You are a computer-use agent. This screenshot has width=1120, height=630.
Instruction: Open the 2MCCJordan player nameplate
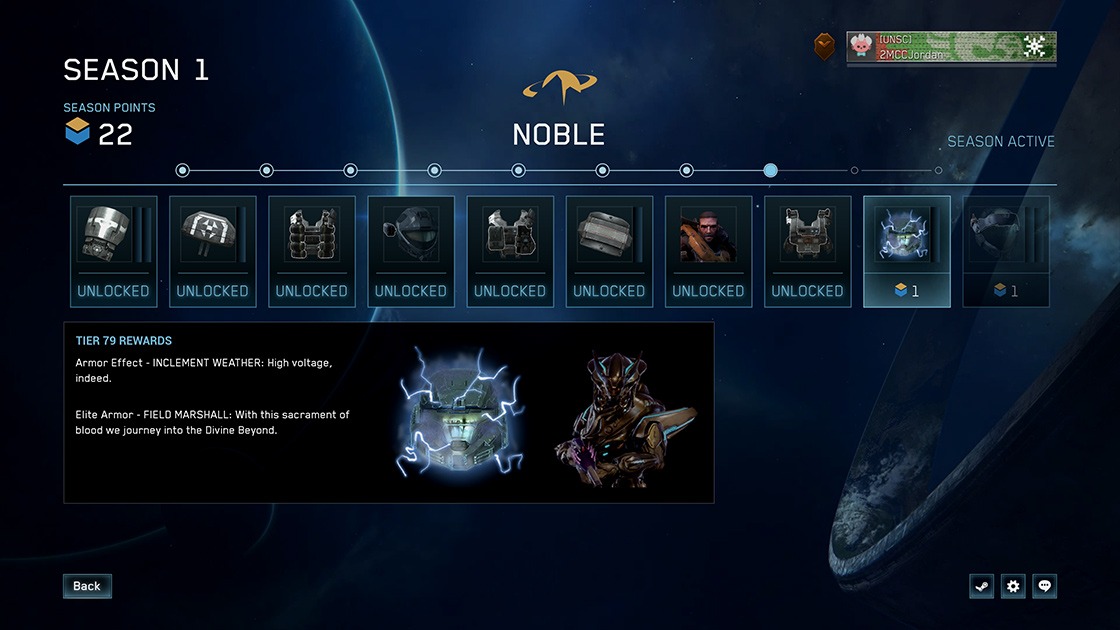click(950, 47)
